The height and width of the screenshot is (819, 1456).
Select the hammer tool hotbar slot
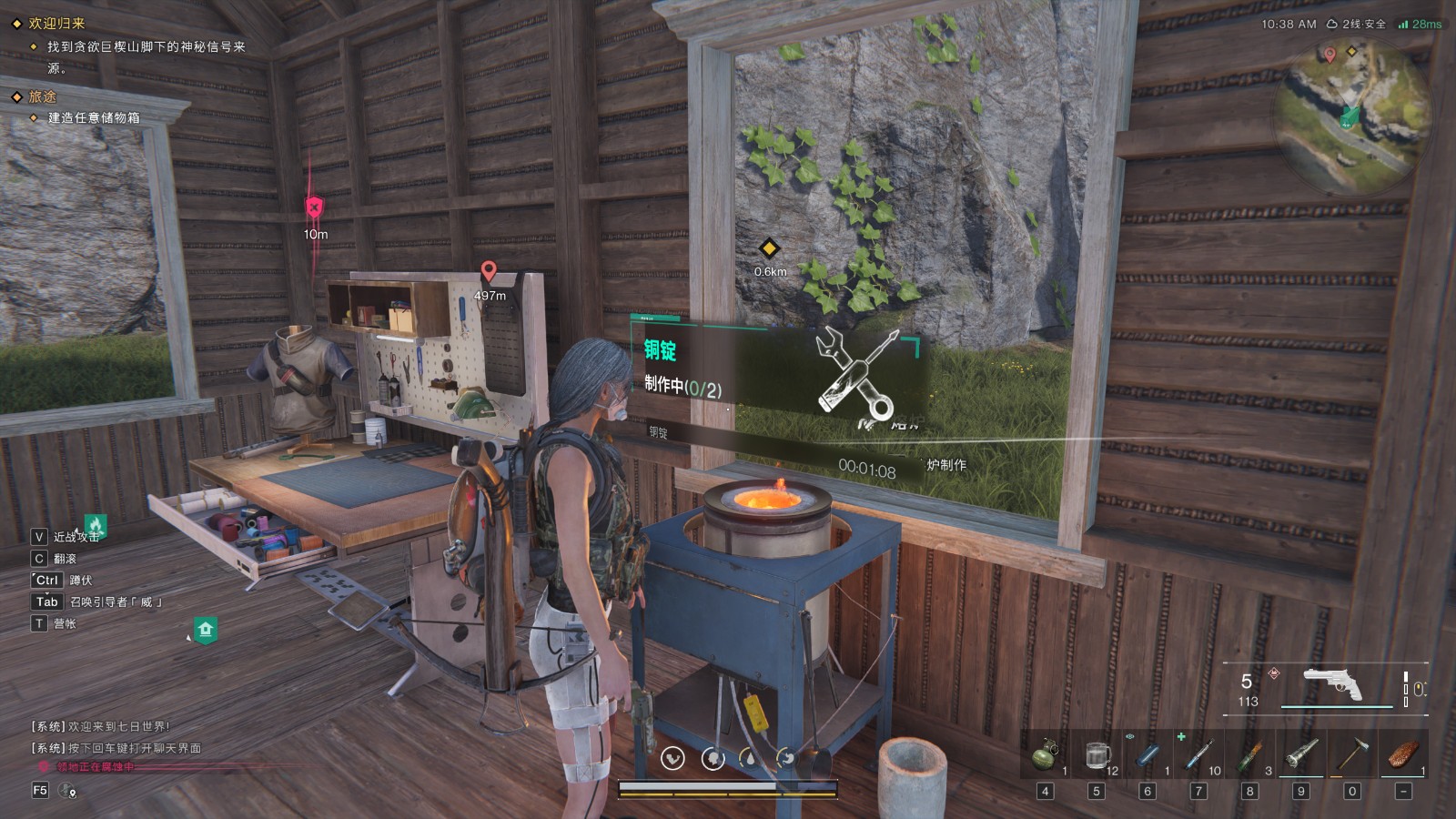click(1352, 755)
